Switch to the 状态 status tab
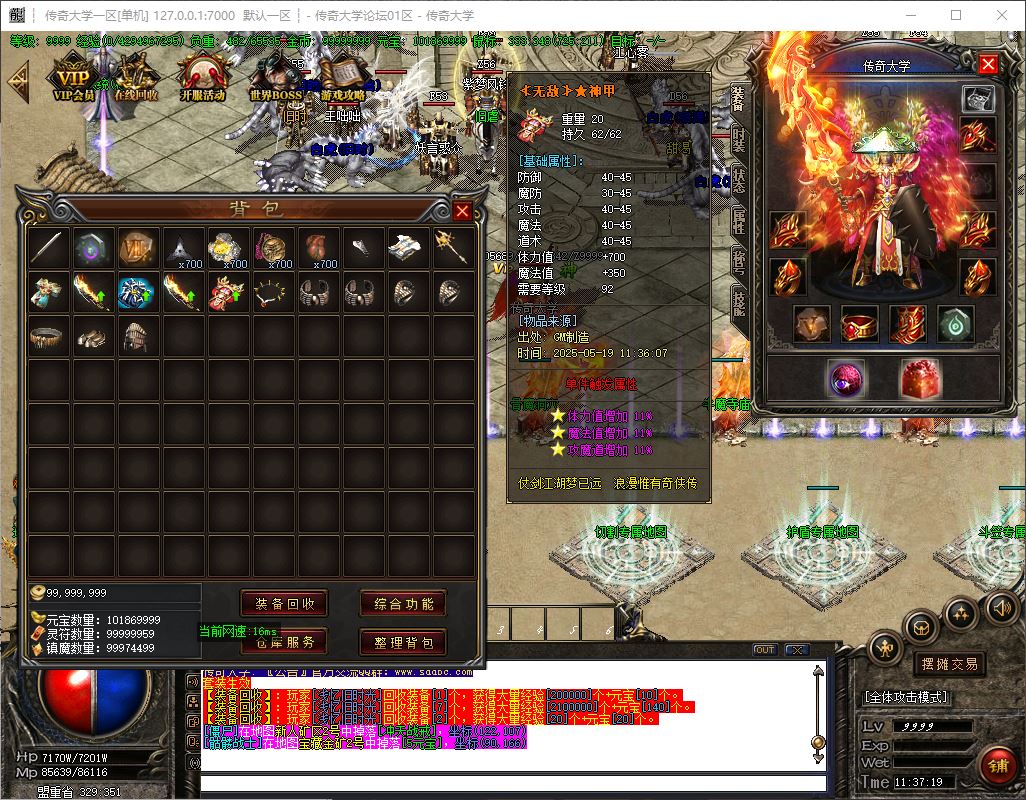The image size is (1026, 800). click(x=739, y=181)
